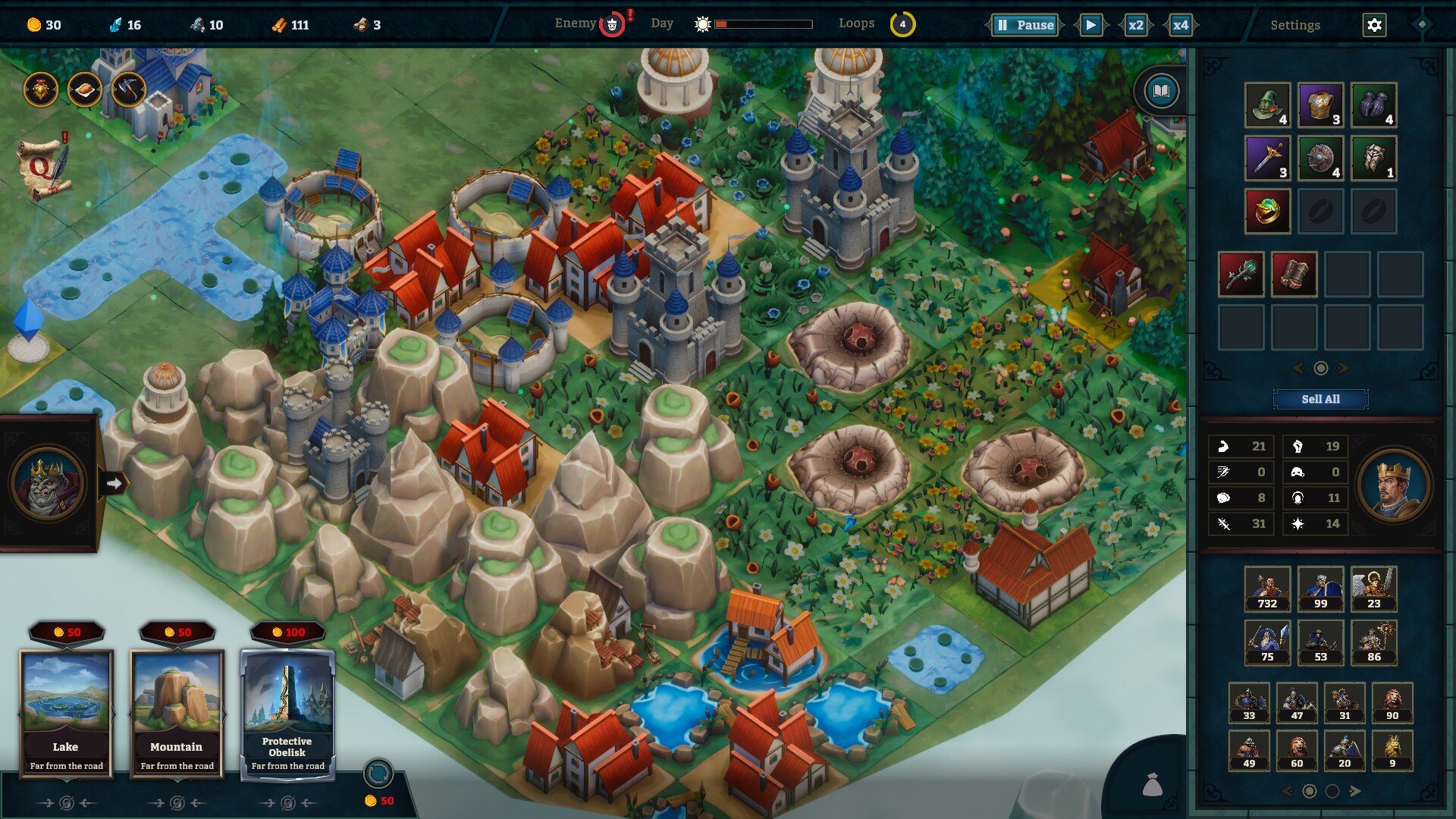The height and width of the screenshot is (819, 1456).
Task: Select the army unit with 732
Action: tap(1267, 588)
